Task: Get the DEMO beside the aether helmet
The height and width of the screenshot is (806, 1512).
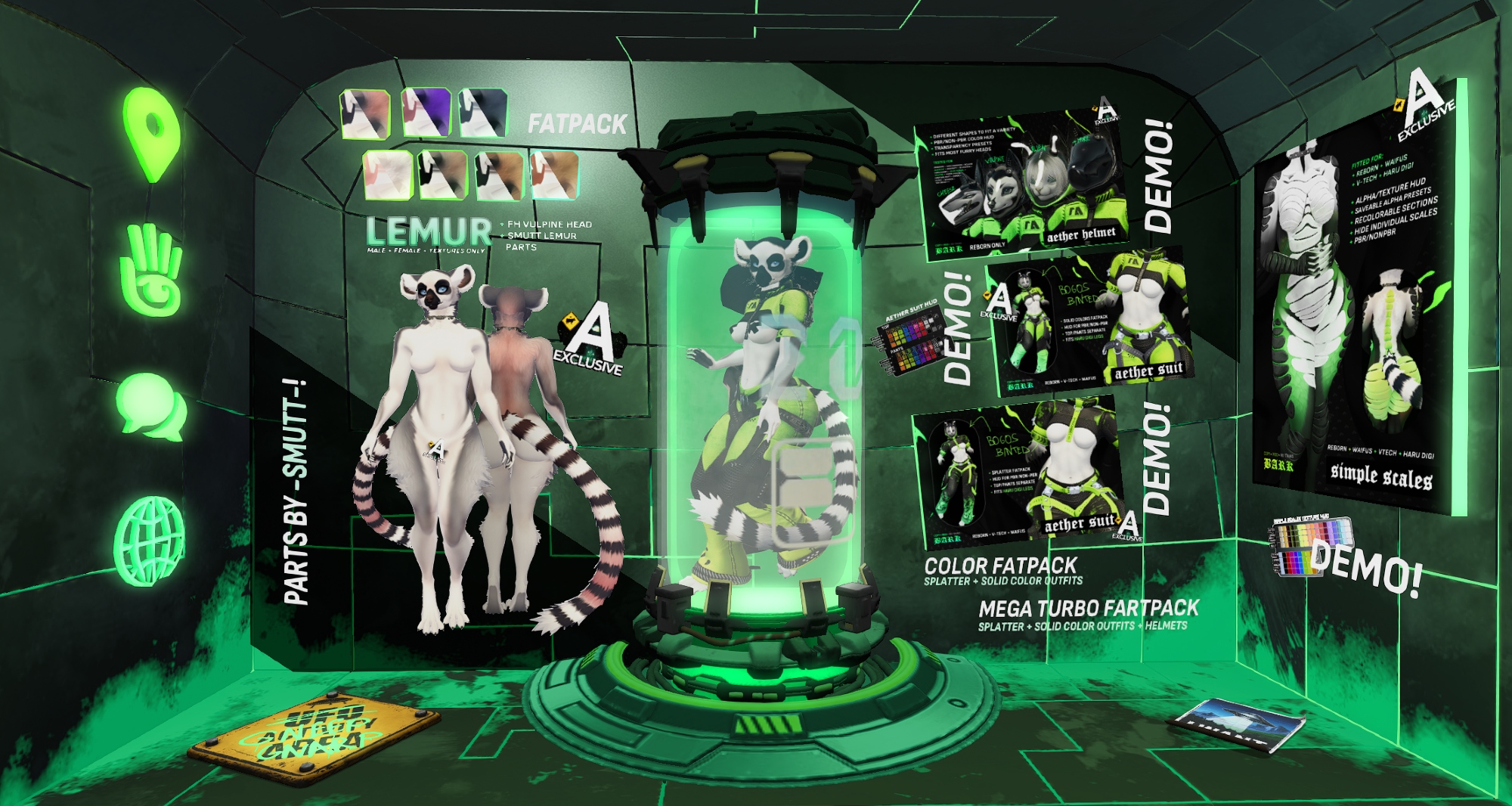Action: click(1159, 176)
